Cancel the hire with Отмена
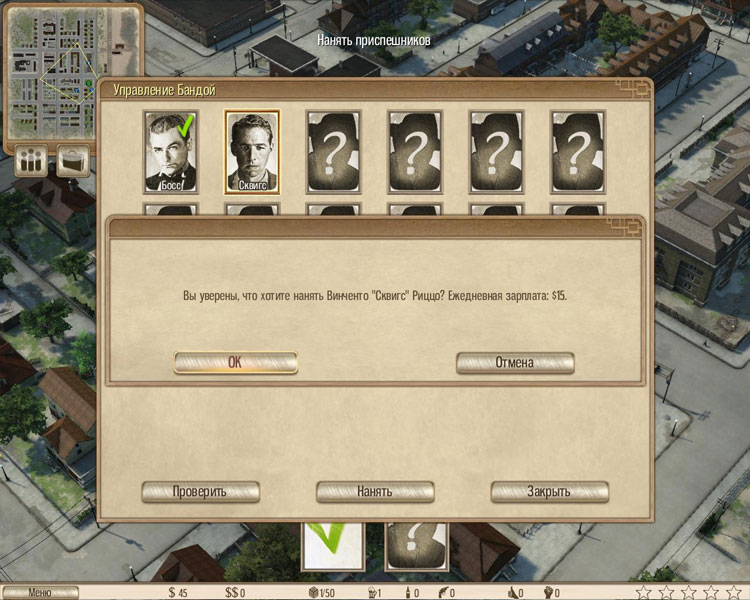Viewport: 750px width, 600px height. pos(515,362)
